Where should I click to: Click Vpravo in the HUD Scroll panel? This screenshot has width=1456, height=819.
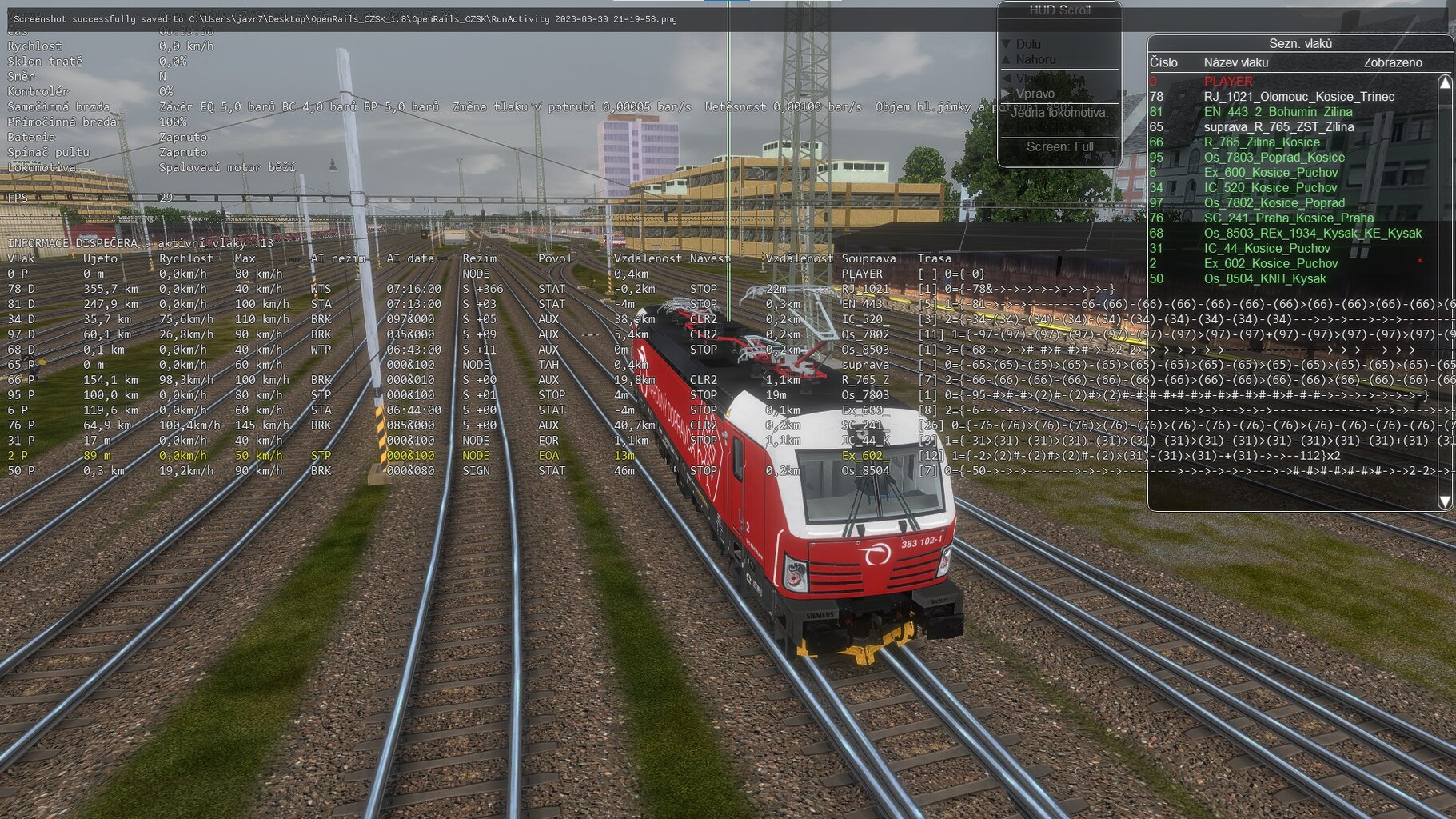coord(1035,94)
